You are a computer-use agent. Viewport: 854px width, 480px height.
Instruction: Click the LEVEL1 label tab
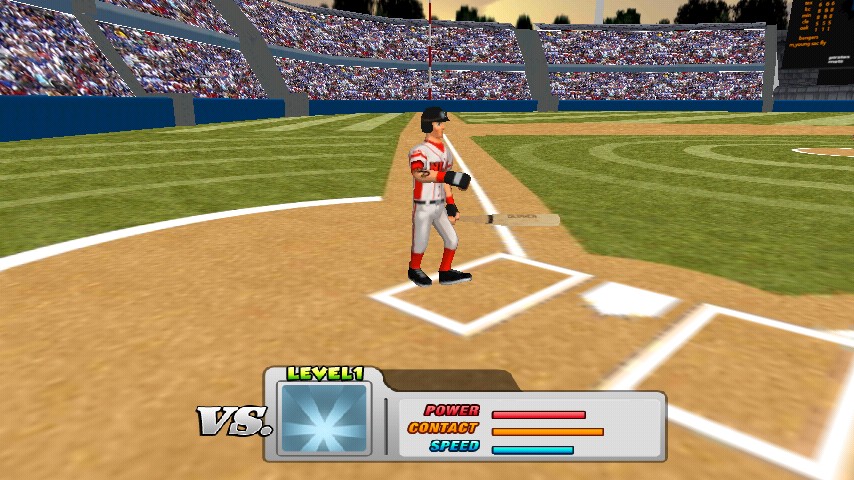pos(324,374)
